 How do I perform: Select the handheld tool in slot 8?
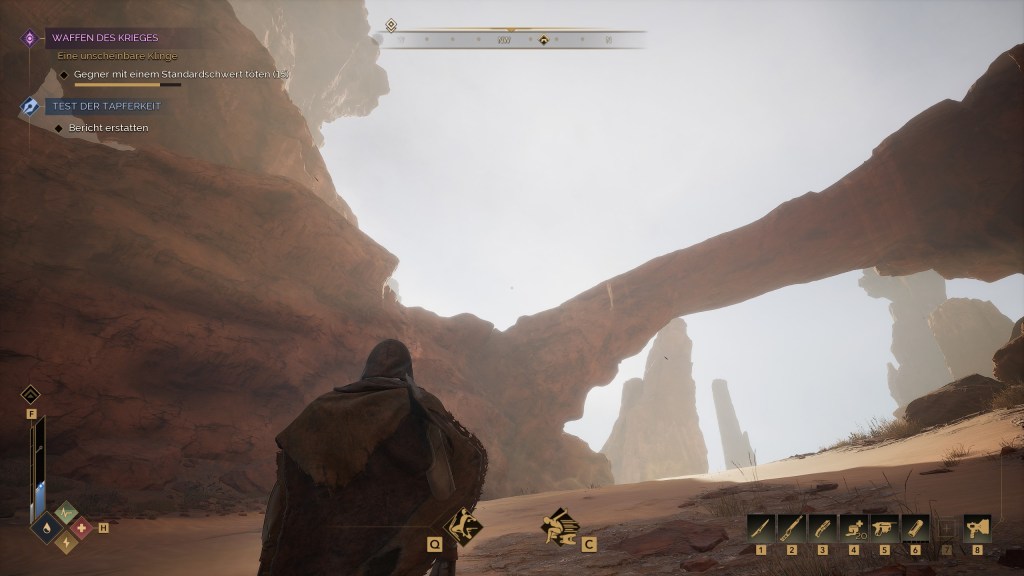click(977, 526)
